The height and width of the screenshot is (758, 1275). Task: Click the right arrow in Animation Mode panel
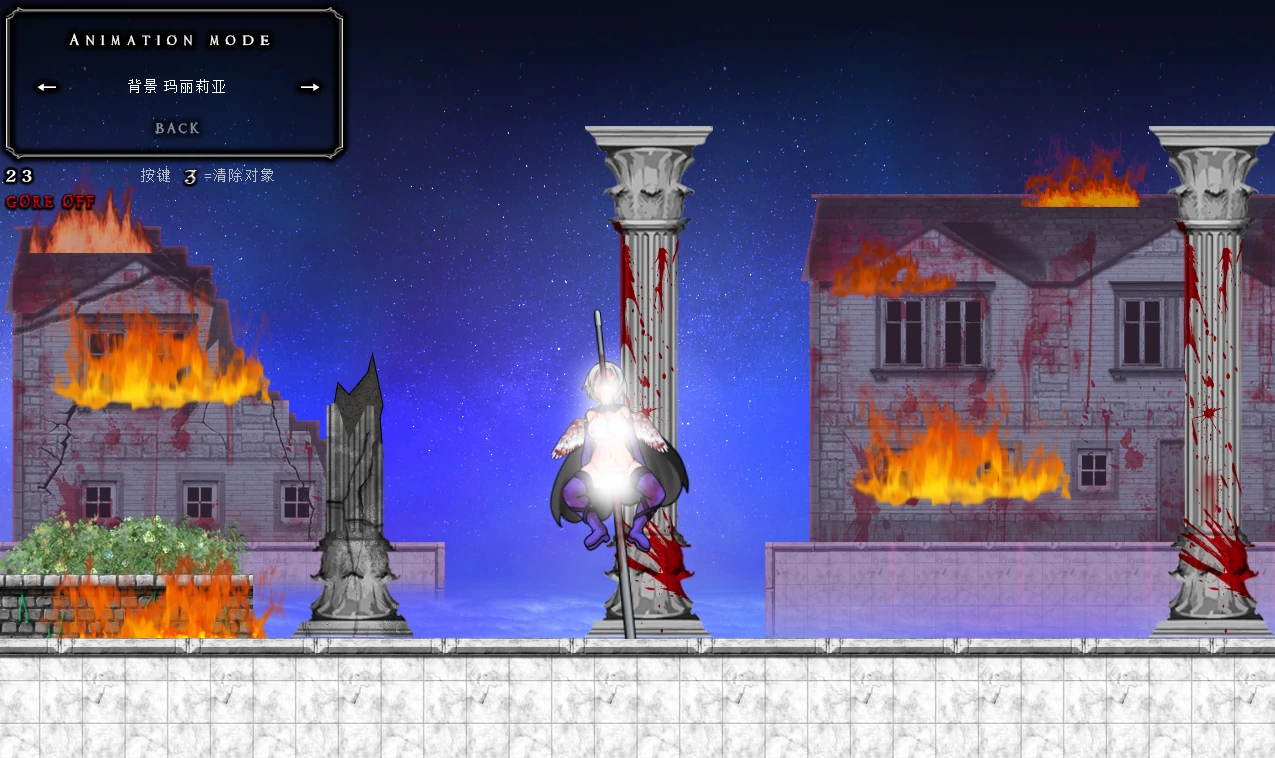click(x=310, y=87)
